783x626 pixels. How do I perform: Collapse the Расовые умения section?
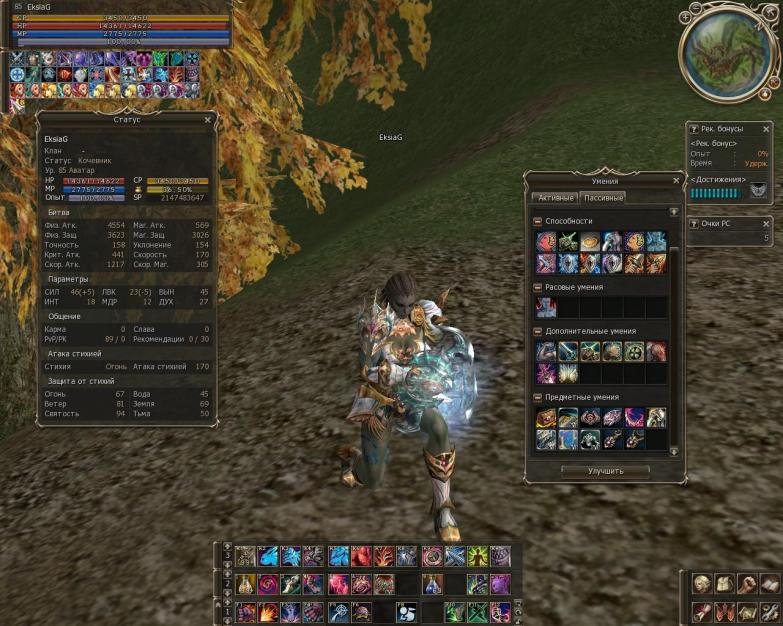(x=538, y=287)
